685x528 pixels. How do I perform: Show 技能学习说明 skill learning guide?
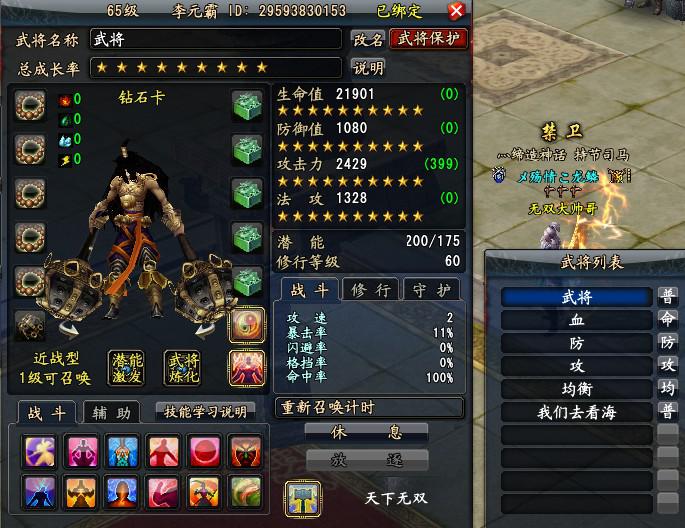pos(203,411)
